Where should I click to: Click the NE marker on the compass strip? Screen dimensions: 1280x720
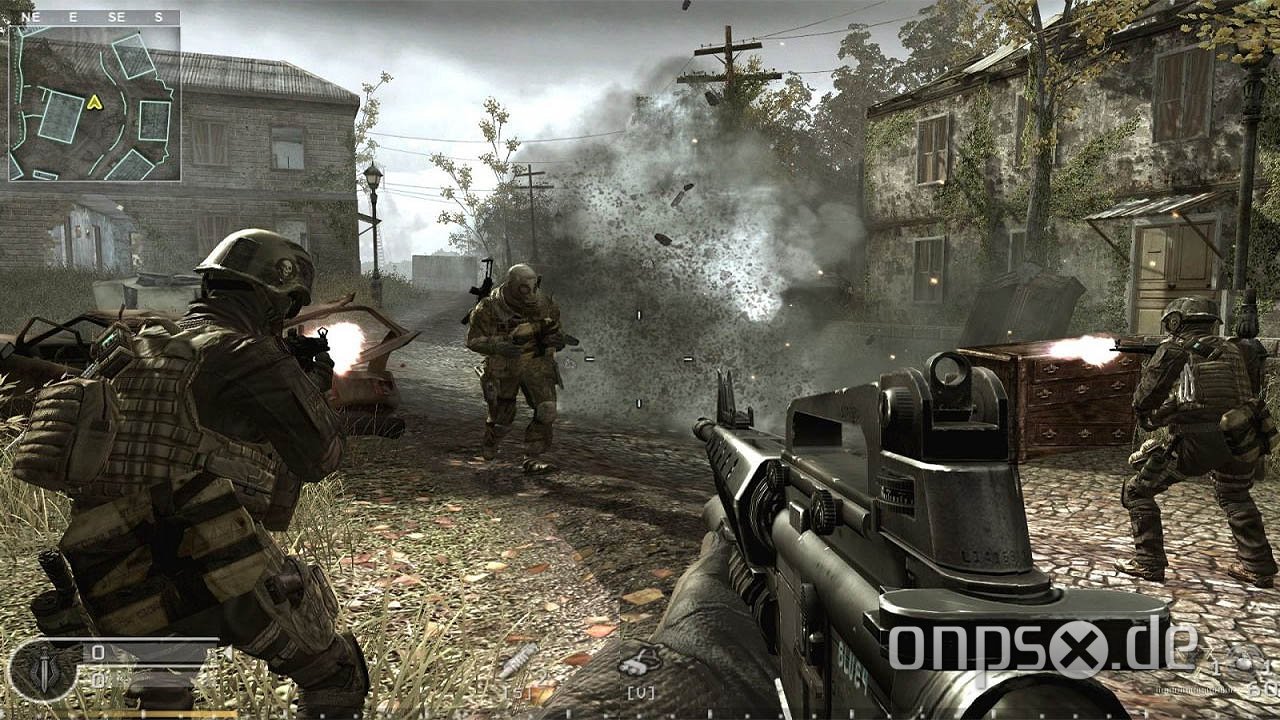29,17
